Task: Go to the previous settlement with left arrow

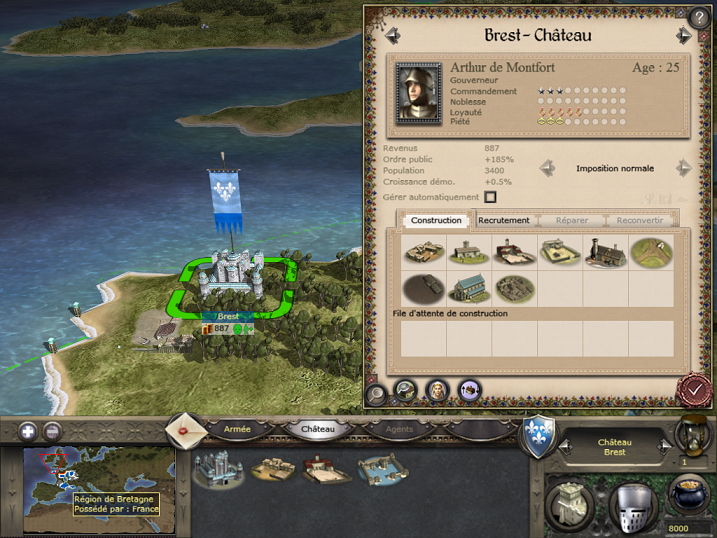Action: click(x=393, y=35)
